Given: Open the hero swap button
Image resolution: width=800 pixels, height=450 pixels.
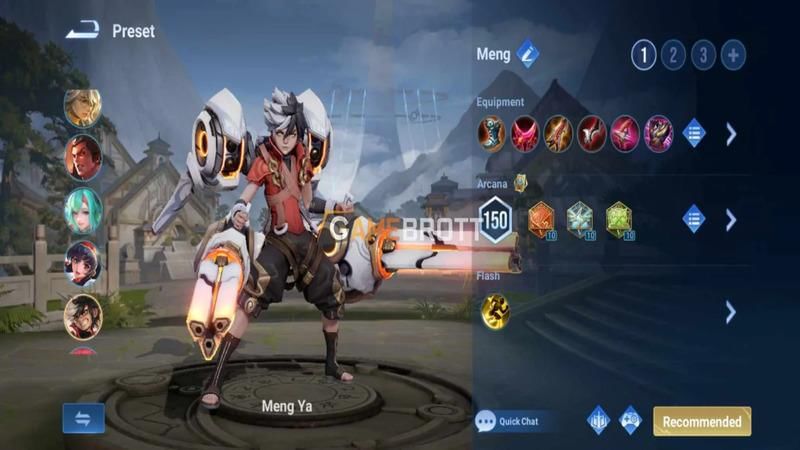Looking at the screenshot, I should point(83,418).
